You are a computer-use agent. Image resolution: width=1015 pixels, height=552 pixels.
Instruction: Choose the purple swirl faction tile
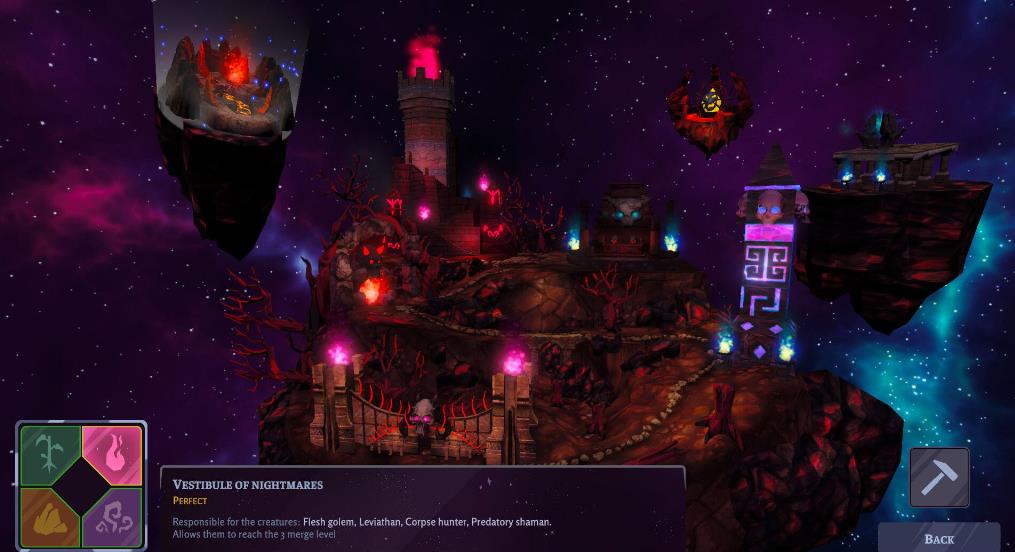click(114, 518)
